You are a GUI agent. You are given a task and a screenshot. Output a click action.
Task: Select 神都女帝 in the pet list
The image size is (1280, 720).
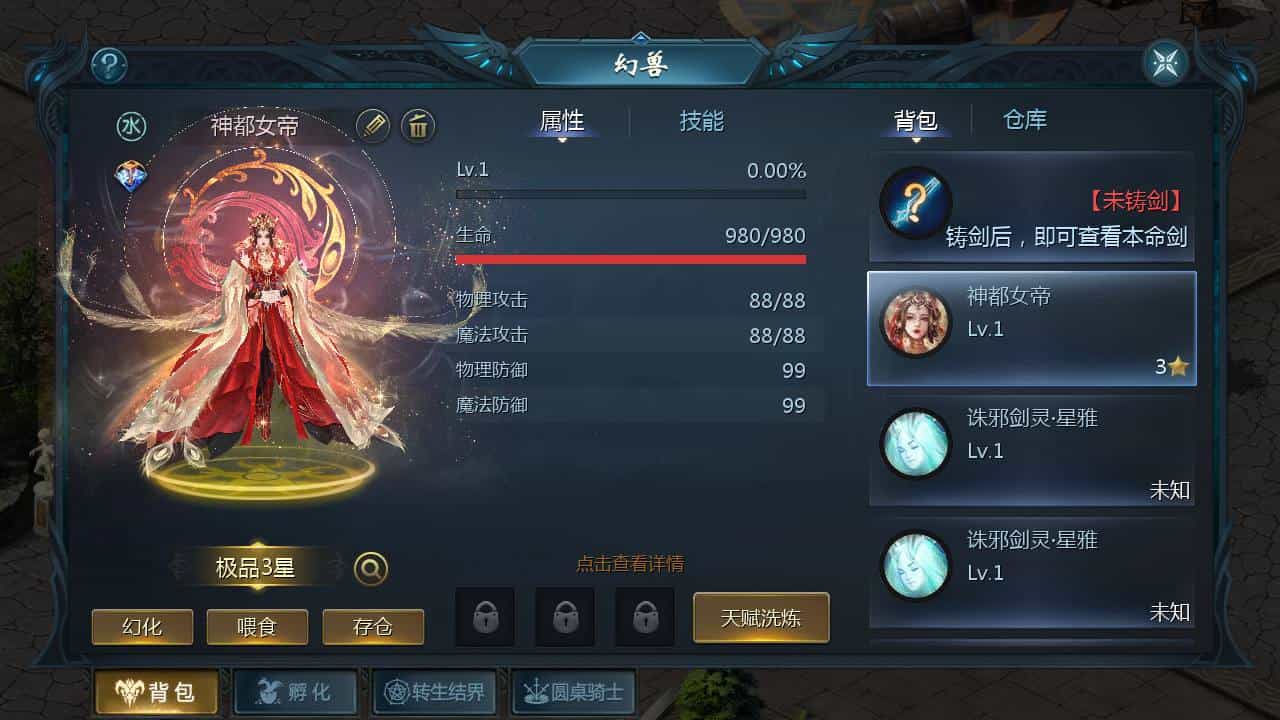click(1031, 328)
